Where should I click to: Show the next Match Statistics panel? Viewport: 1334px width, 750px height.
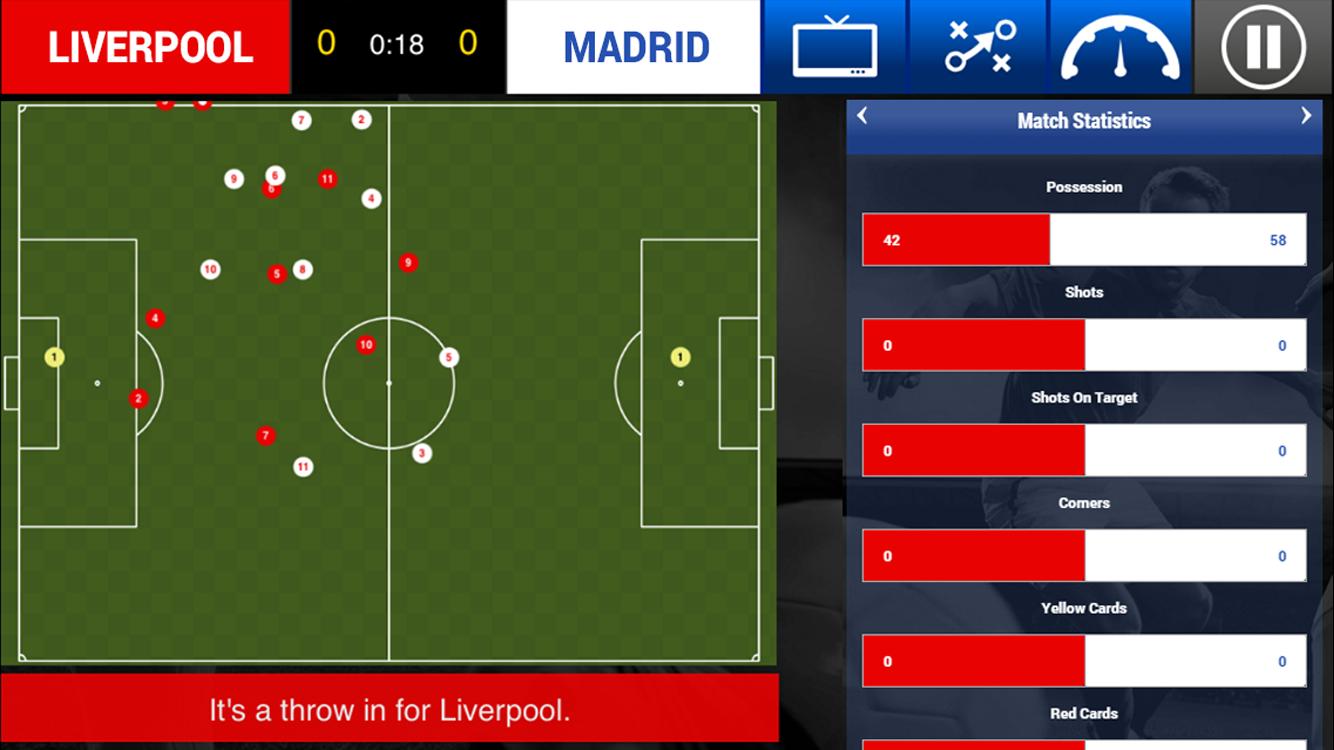click(x=1305, y=117)
